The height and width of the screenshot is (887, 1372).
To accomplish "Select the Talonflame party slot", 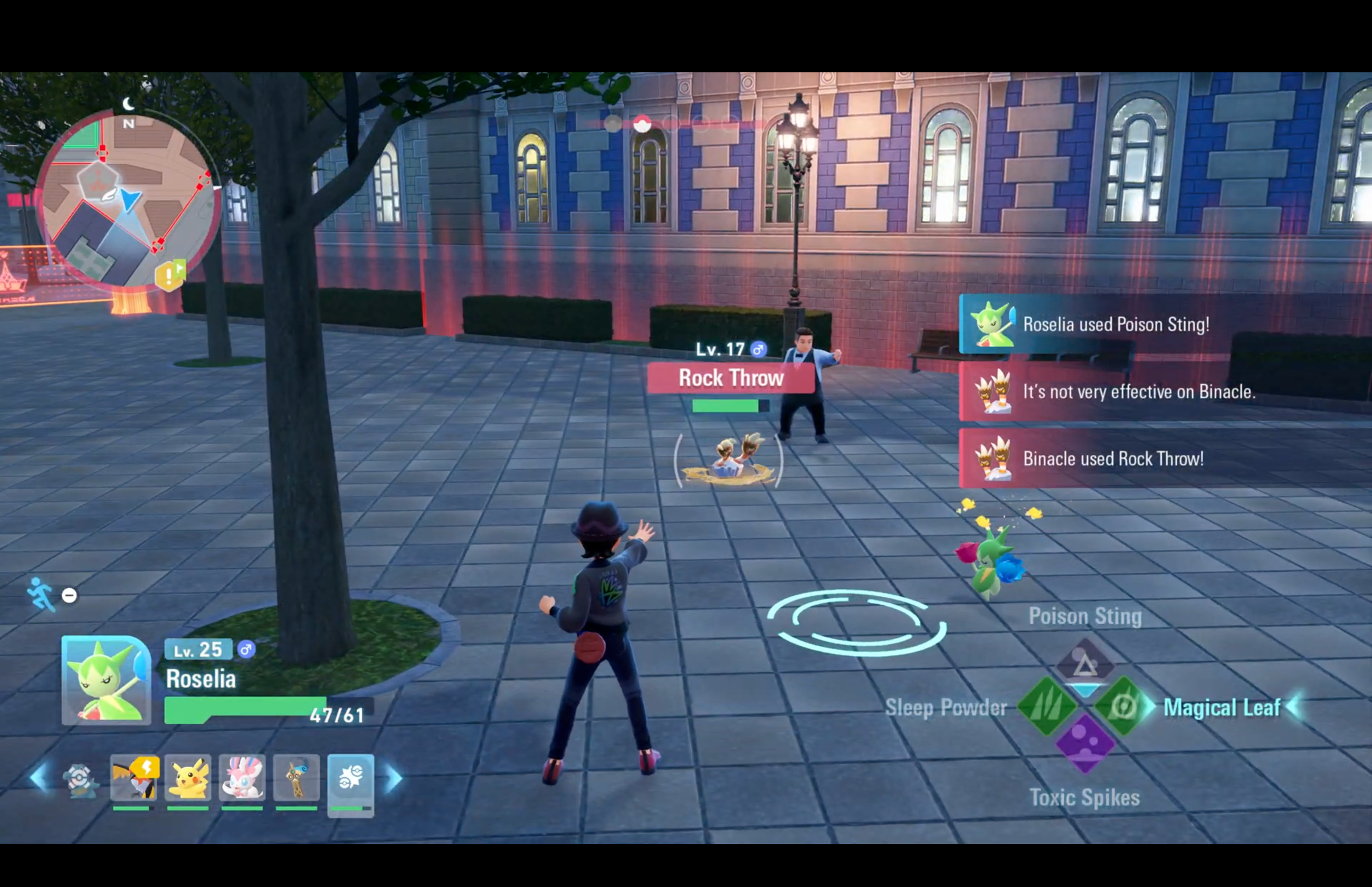I will pos(133,778).
